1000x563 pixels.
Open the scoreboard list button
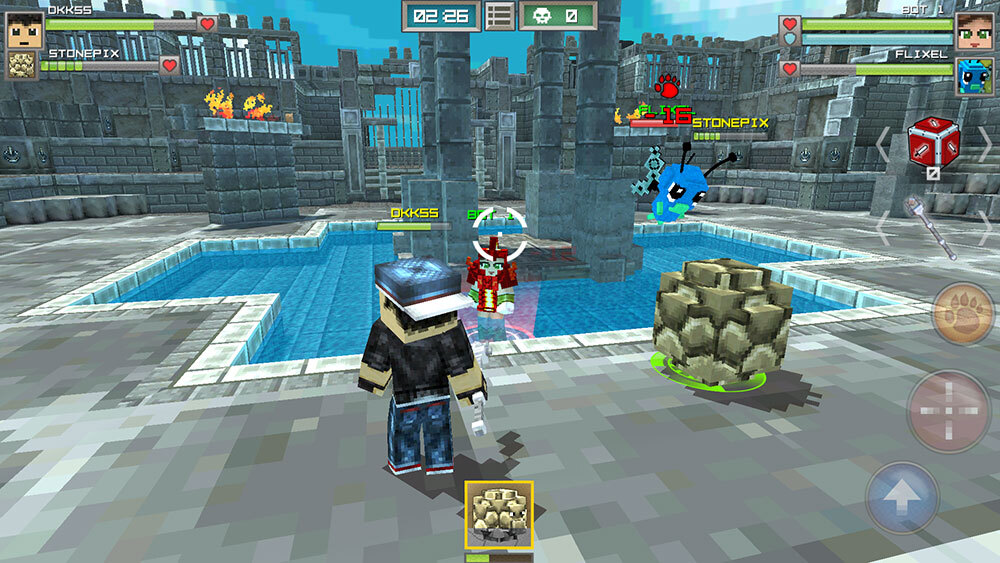pos(499,16)
